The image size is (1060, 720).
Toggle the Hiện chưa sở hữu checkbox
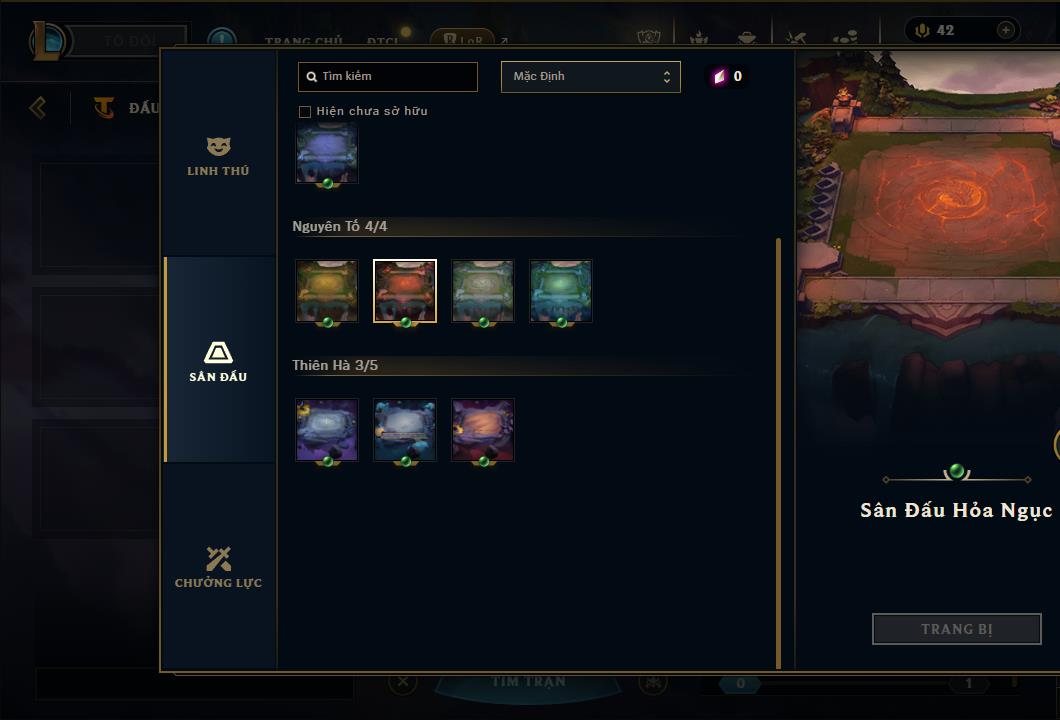pos(305,111)
